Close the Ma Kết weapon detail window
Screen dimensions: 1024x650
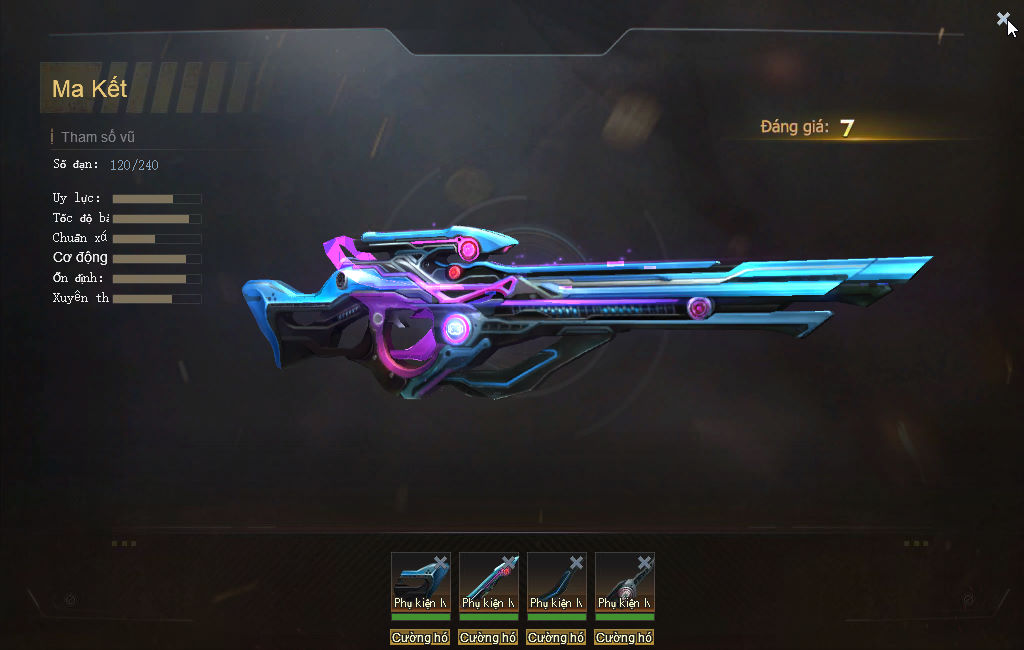click(1003, 18)
